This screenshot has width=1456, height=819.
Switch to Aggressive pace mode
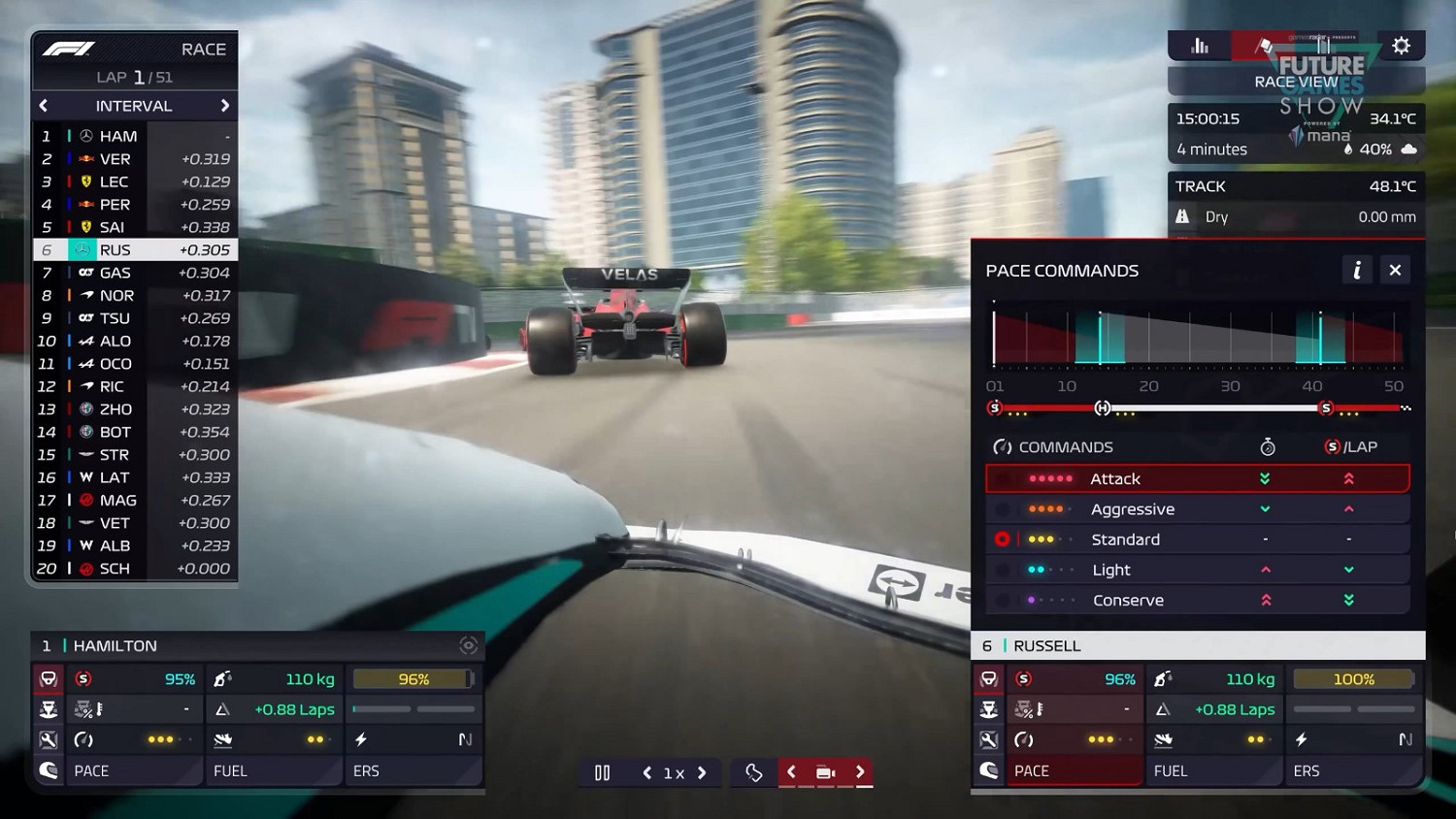pos(1133,508)
